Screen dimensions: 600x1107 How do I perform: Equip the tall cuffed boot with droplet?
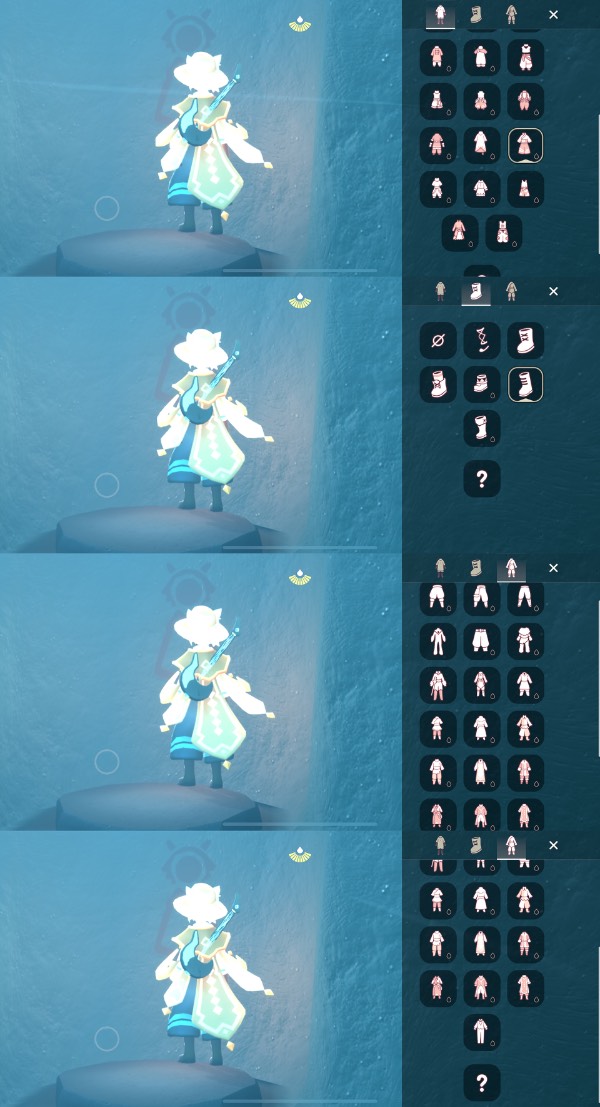pos(482,428)
